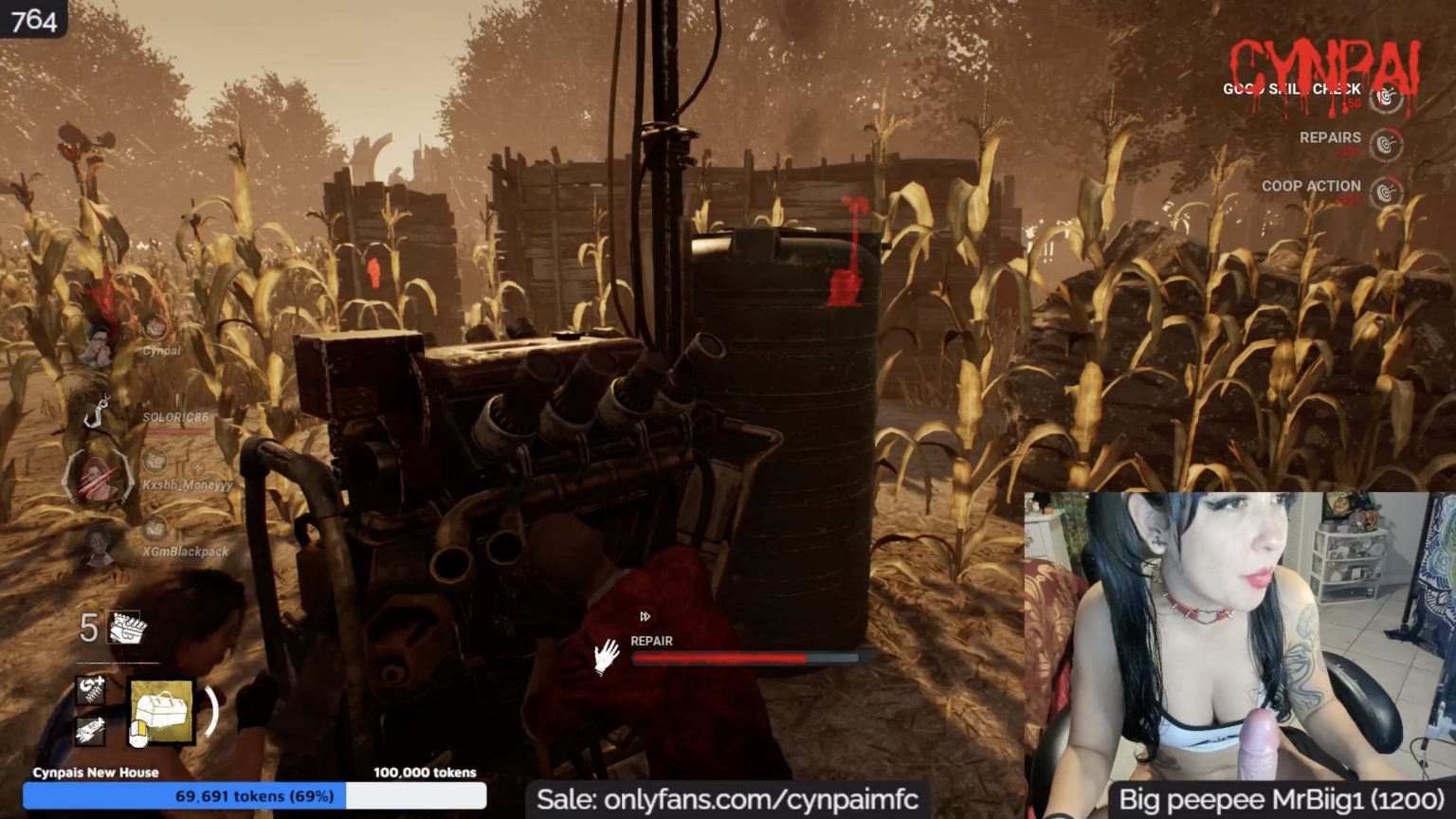Click SOLORIC86's hooked status icon
Viewport: 1456px width, 819px height.
[x=97, y=412]
